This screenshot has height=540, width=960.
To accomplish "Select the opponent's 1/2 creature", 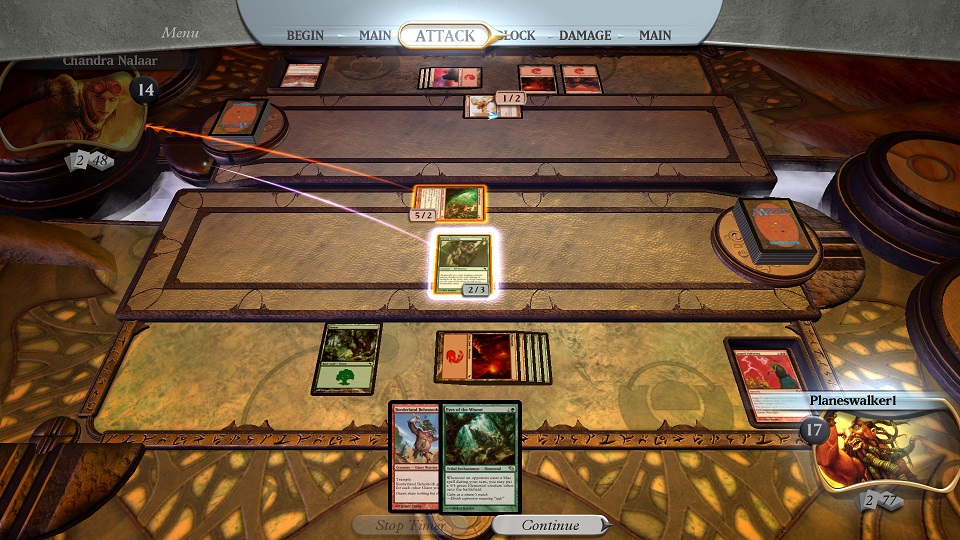I will (484, 107).
